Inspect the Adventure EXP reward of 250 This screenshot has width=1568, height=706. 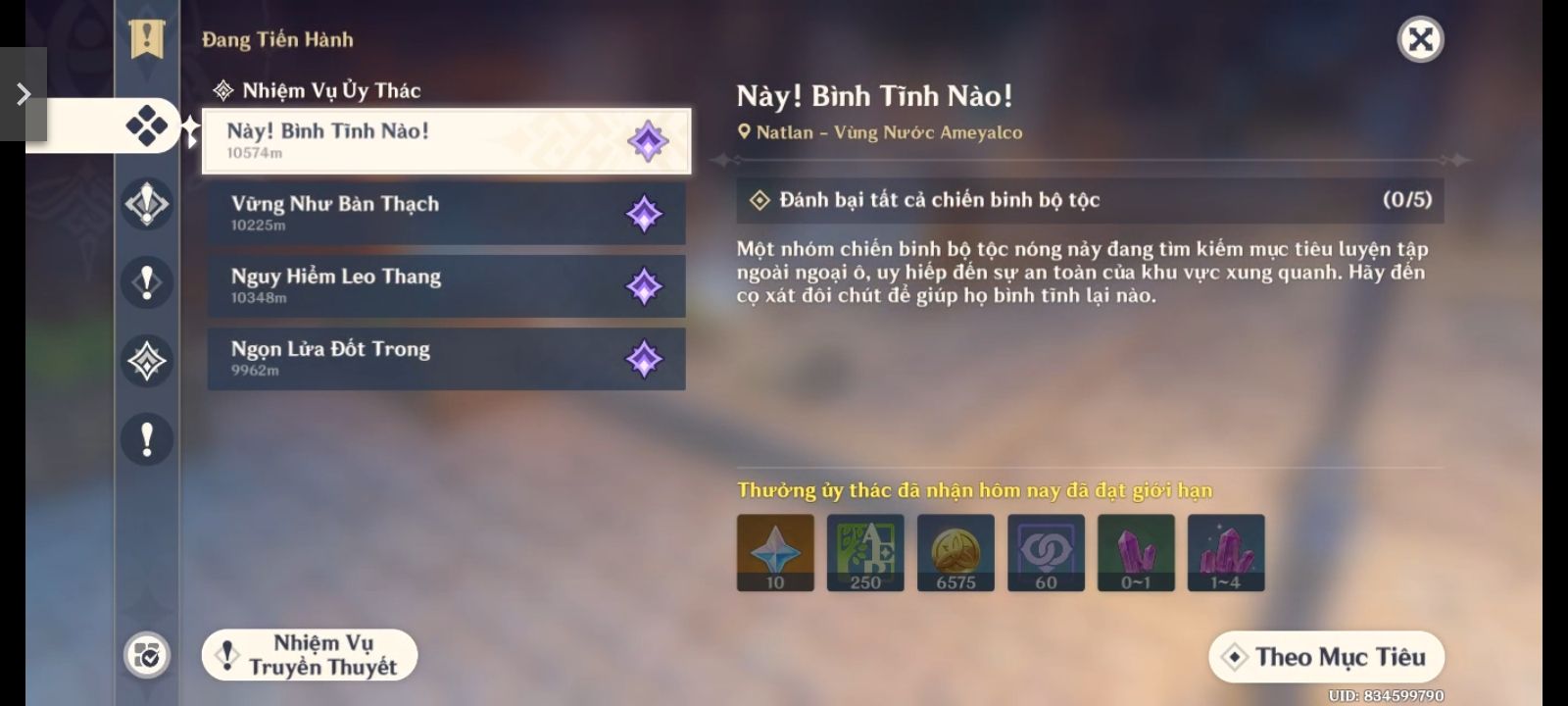coord(865,553)
